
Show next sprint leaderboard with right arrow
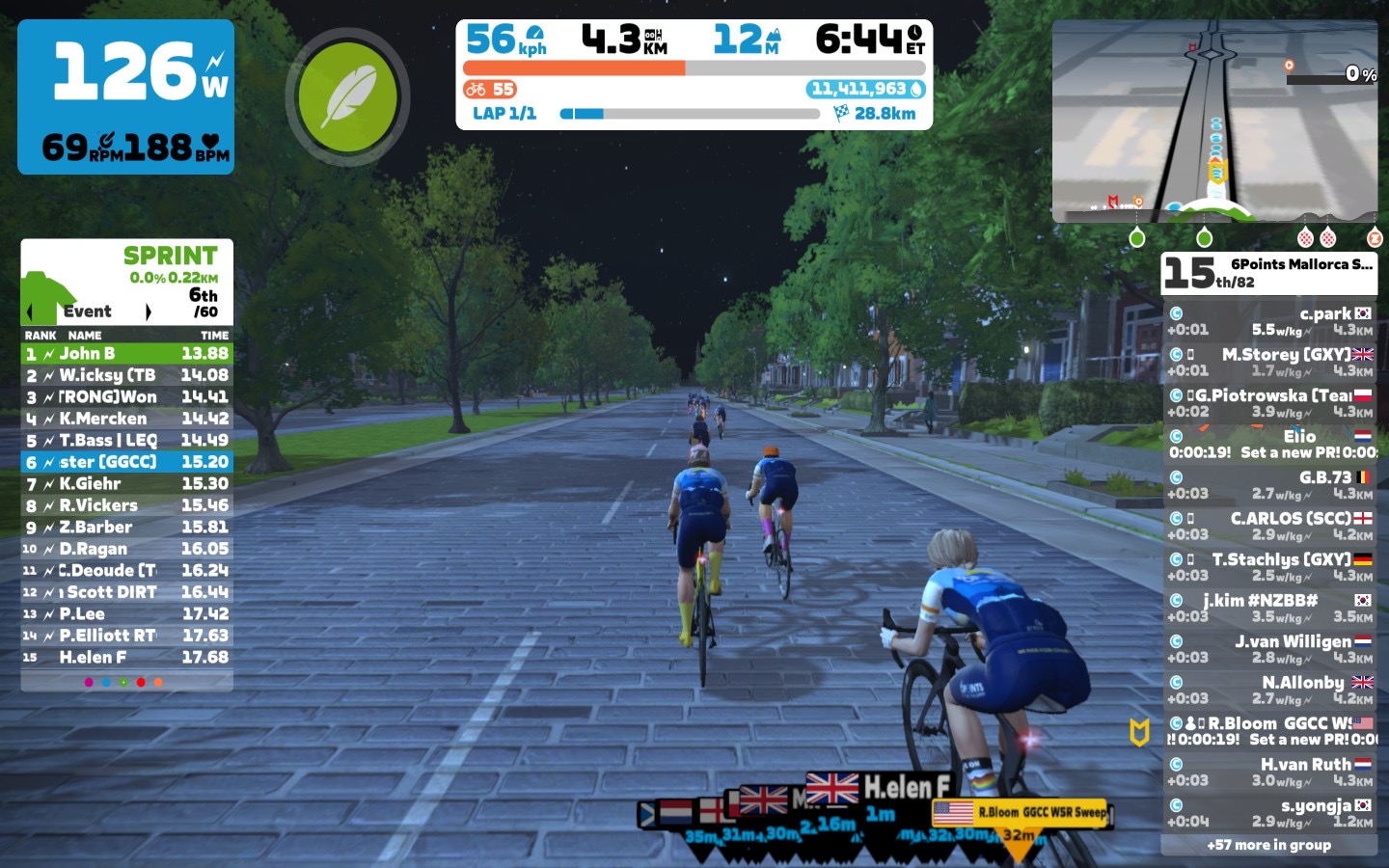pyautogui.click(x=148, y=312)
